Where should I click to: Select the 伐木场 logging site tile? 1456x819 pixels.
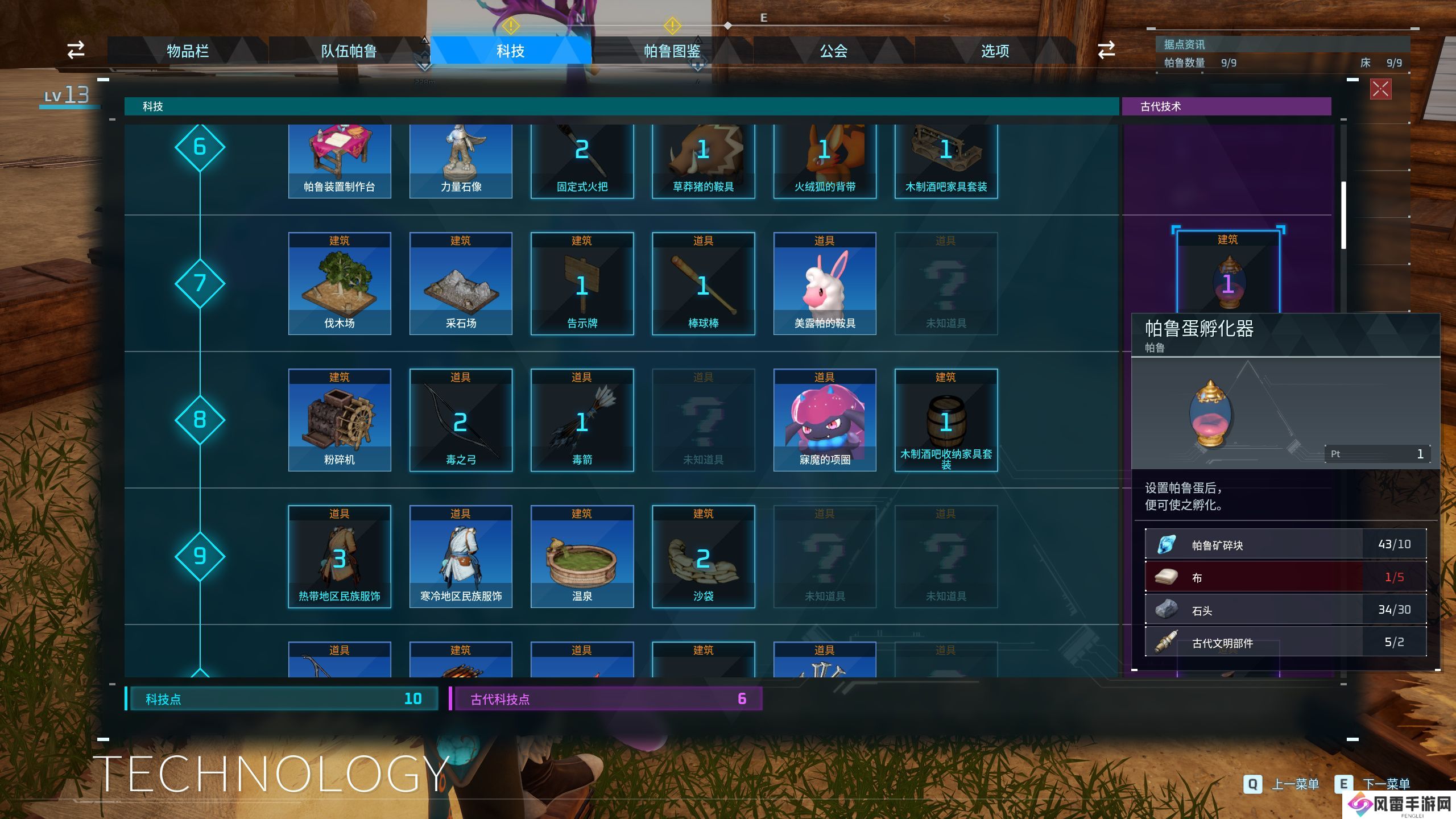pyautogui.click(x=340, y=283)
